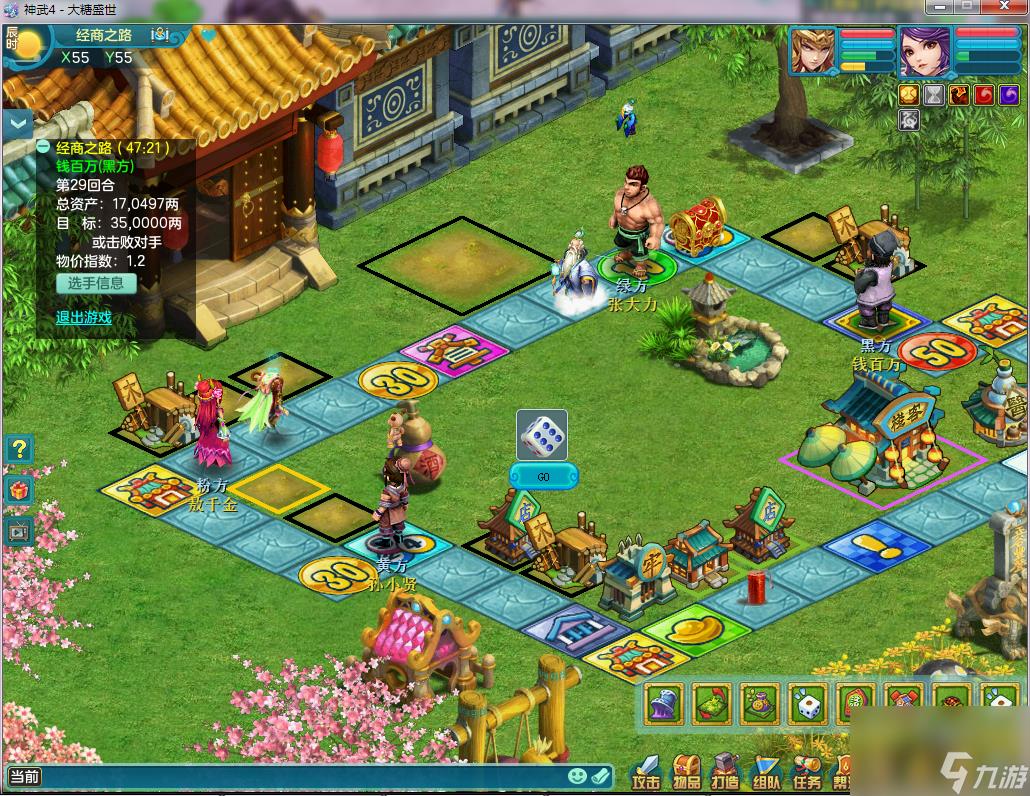
Task: Use the blue top hat item card
Action: point(664,705)
